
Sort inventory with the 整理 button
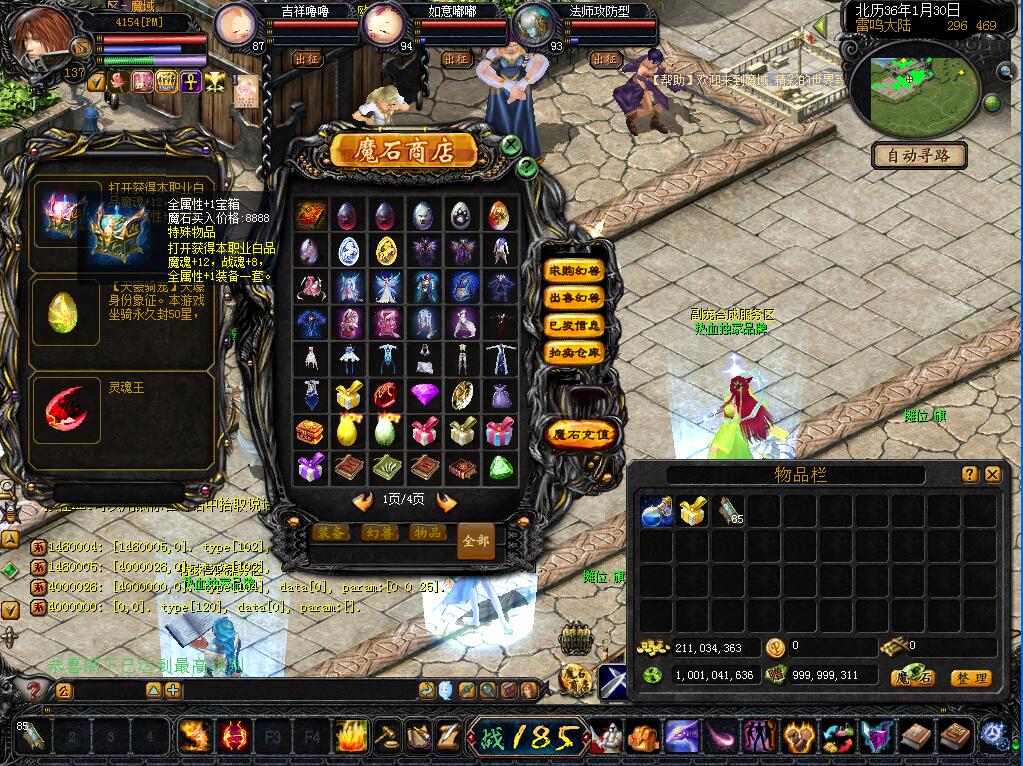pos(970,677)
